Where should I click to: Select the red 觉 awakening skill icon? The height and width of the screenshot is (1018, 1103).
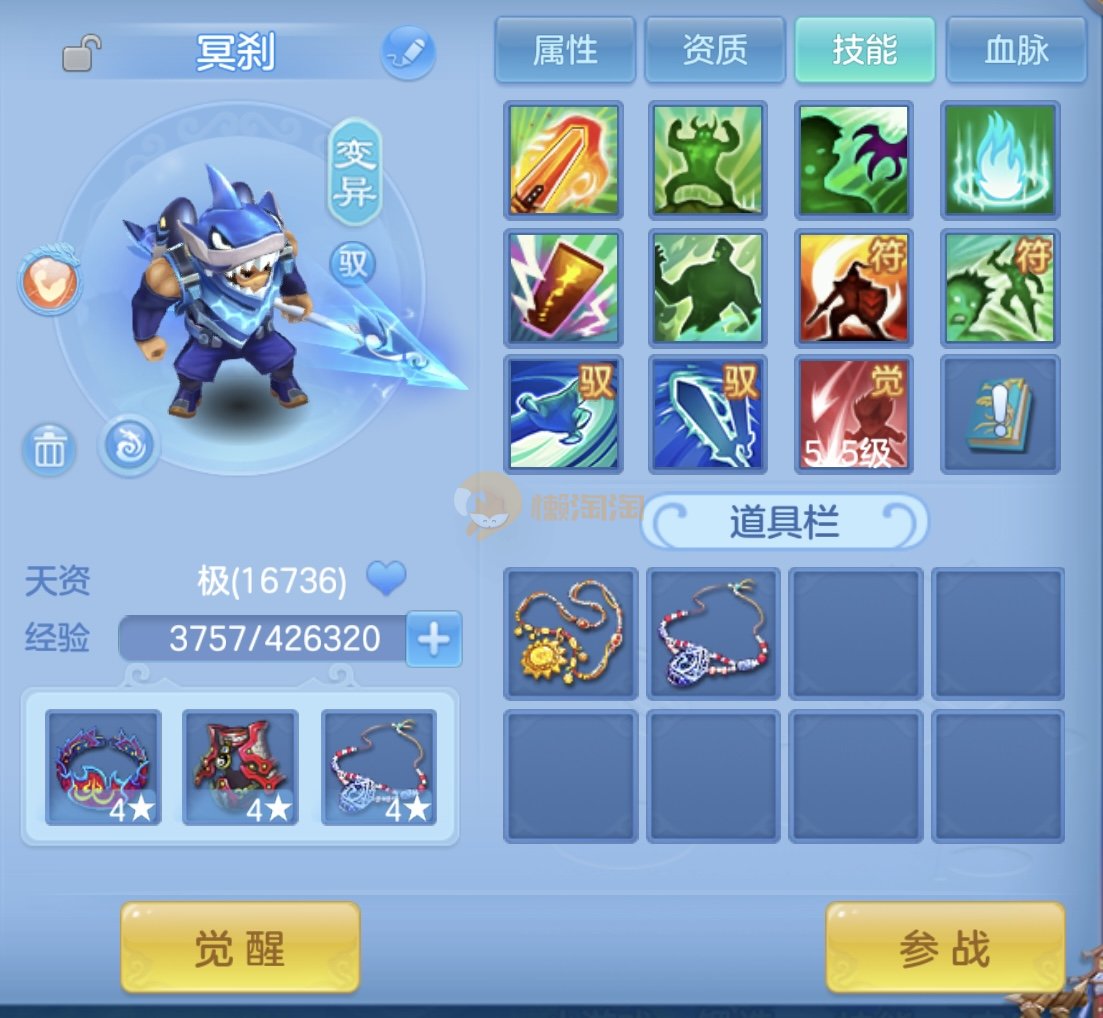point(853,413)
